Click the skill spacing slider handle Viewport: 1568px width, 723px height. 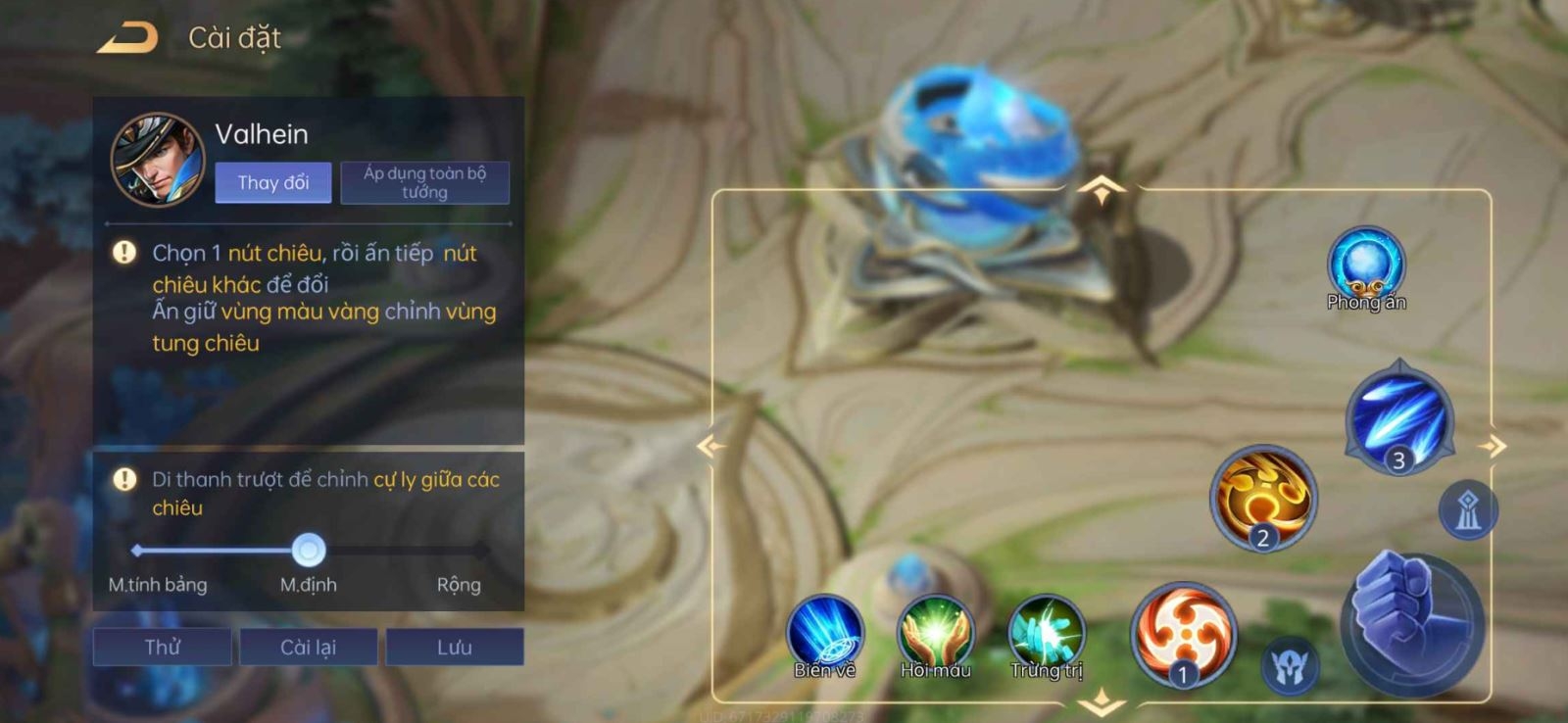pyautogui.click(x=309, y=551)
